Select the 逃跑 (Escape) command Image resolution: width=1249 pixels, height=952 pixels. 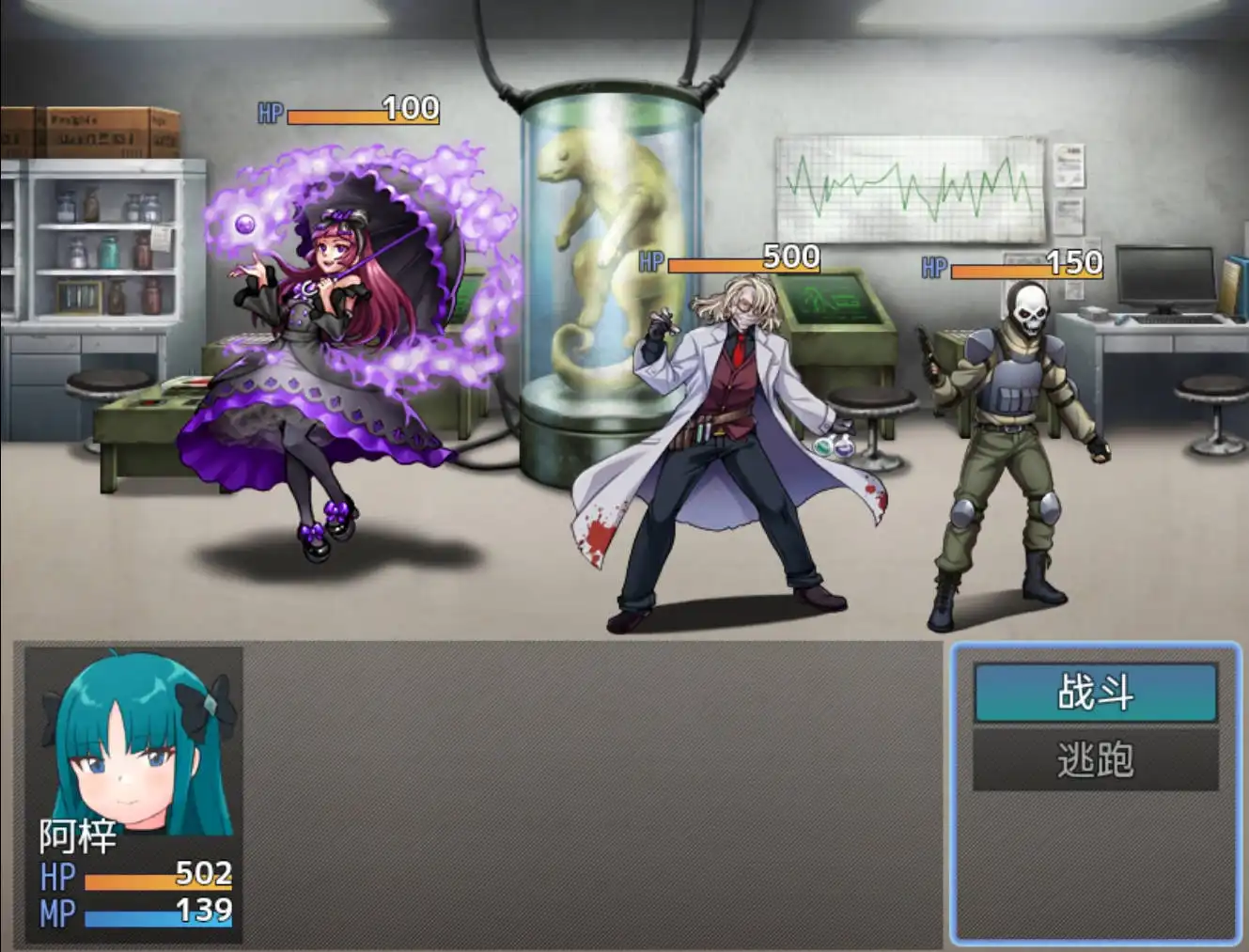tap(1095, 759)
